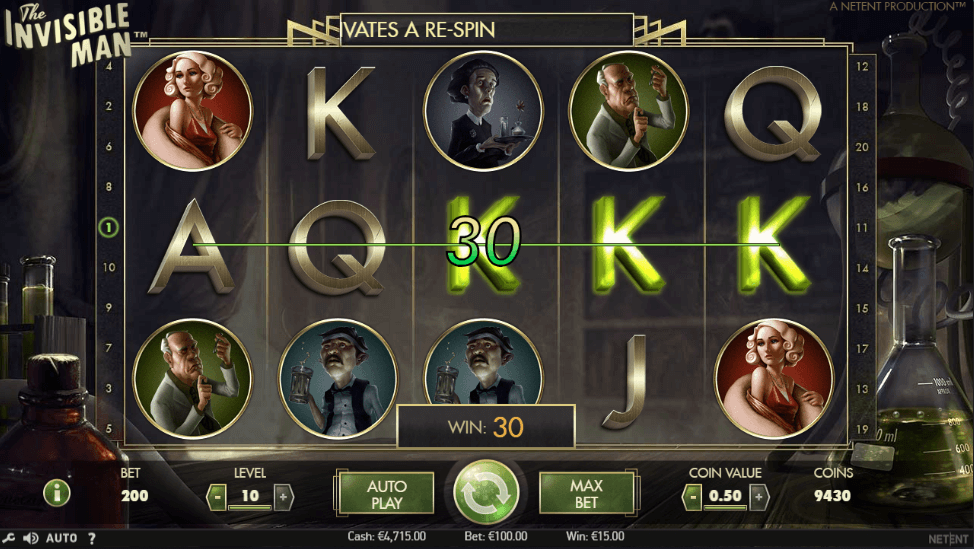Lower the coin value

tap(692, 495)
